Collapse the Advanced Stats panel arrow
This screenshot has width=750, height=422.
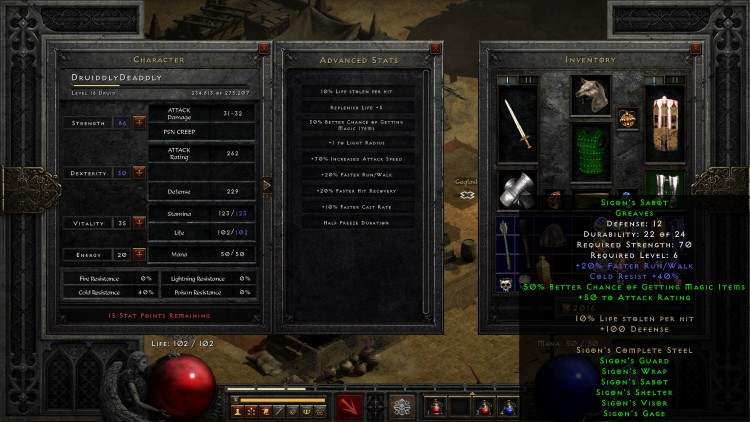(266, 184)
